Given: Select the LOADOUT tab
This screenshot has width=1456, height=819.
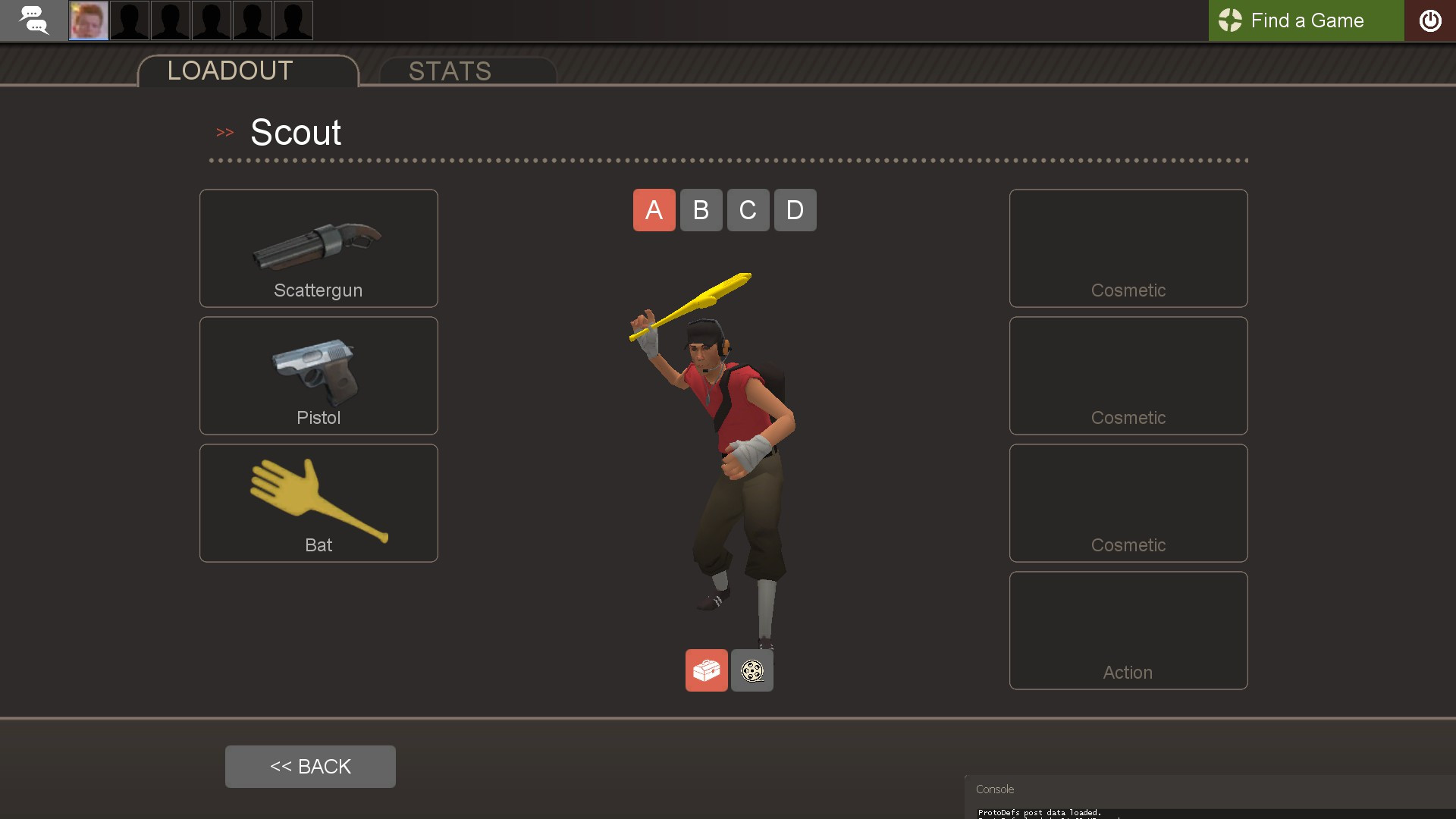Looking at the screenshot, I should click(229, 71).
